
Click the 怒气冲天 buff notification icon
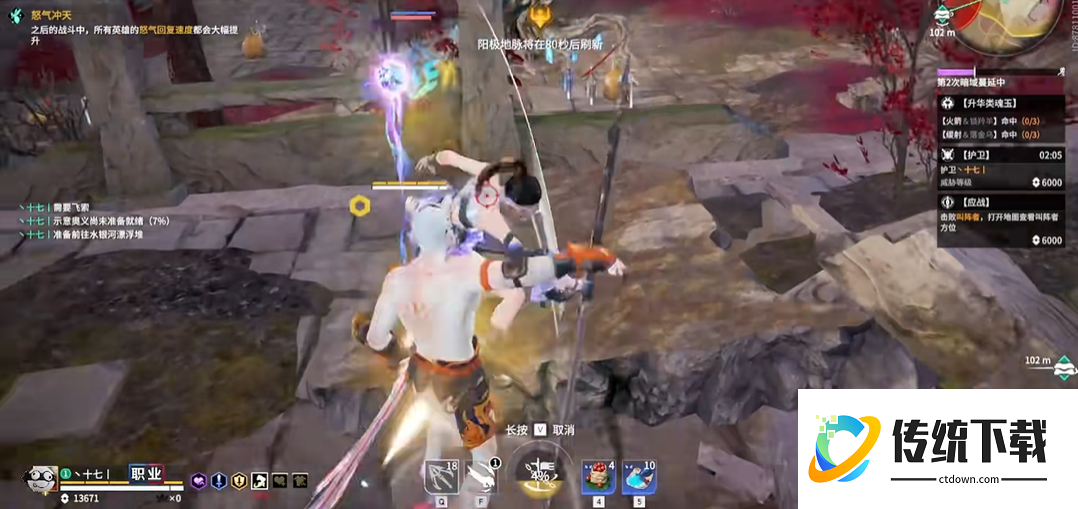click(x=15, y=16)
